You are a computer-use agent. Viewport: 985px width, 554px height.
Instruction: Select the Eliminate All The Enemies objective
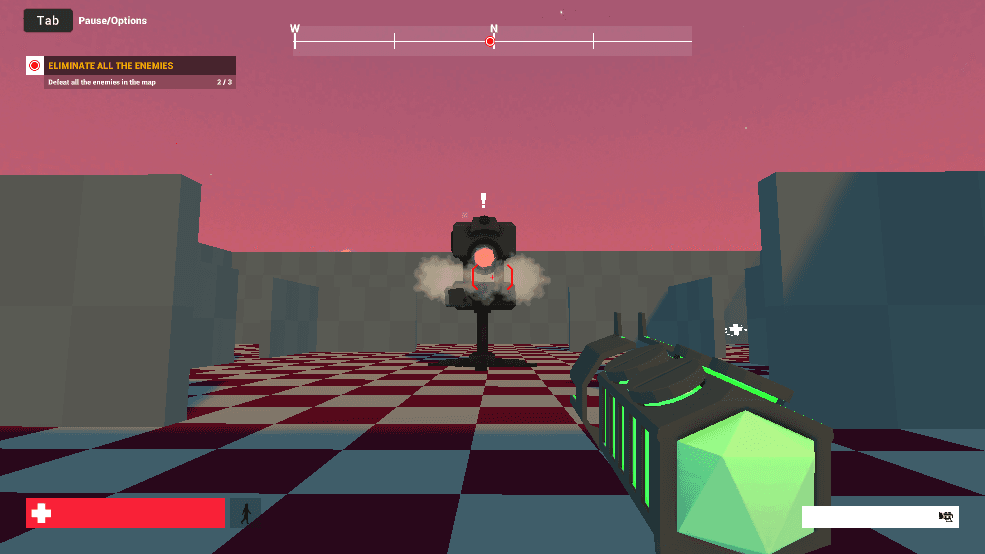(x=111, y=66)
